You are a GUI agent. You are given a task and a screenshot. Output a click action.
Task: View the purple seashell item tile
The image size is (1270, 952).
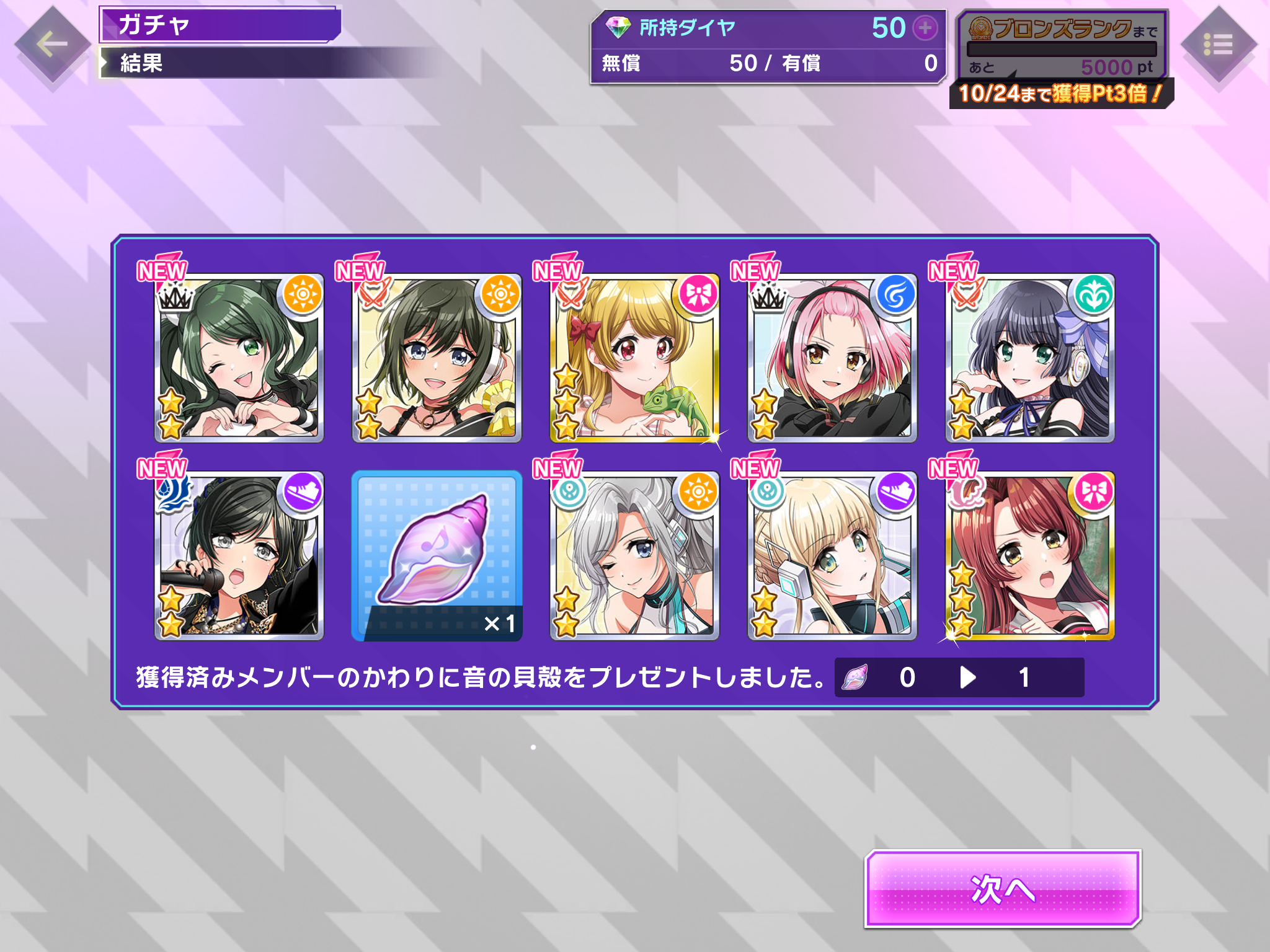[437, 556]
